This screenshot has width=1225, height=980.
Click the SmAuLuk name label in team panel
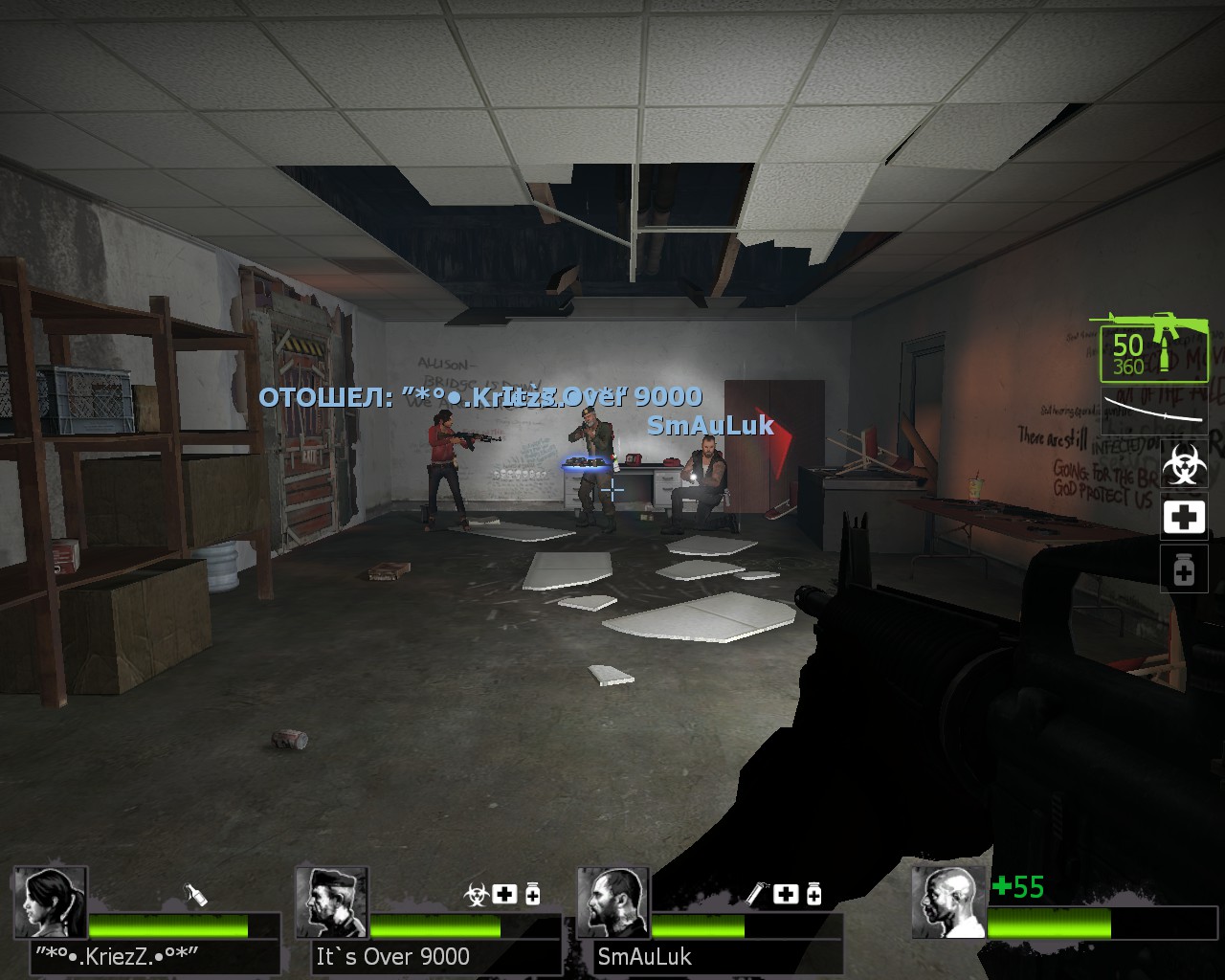tap(644, 956)
